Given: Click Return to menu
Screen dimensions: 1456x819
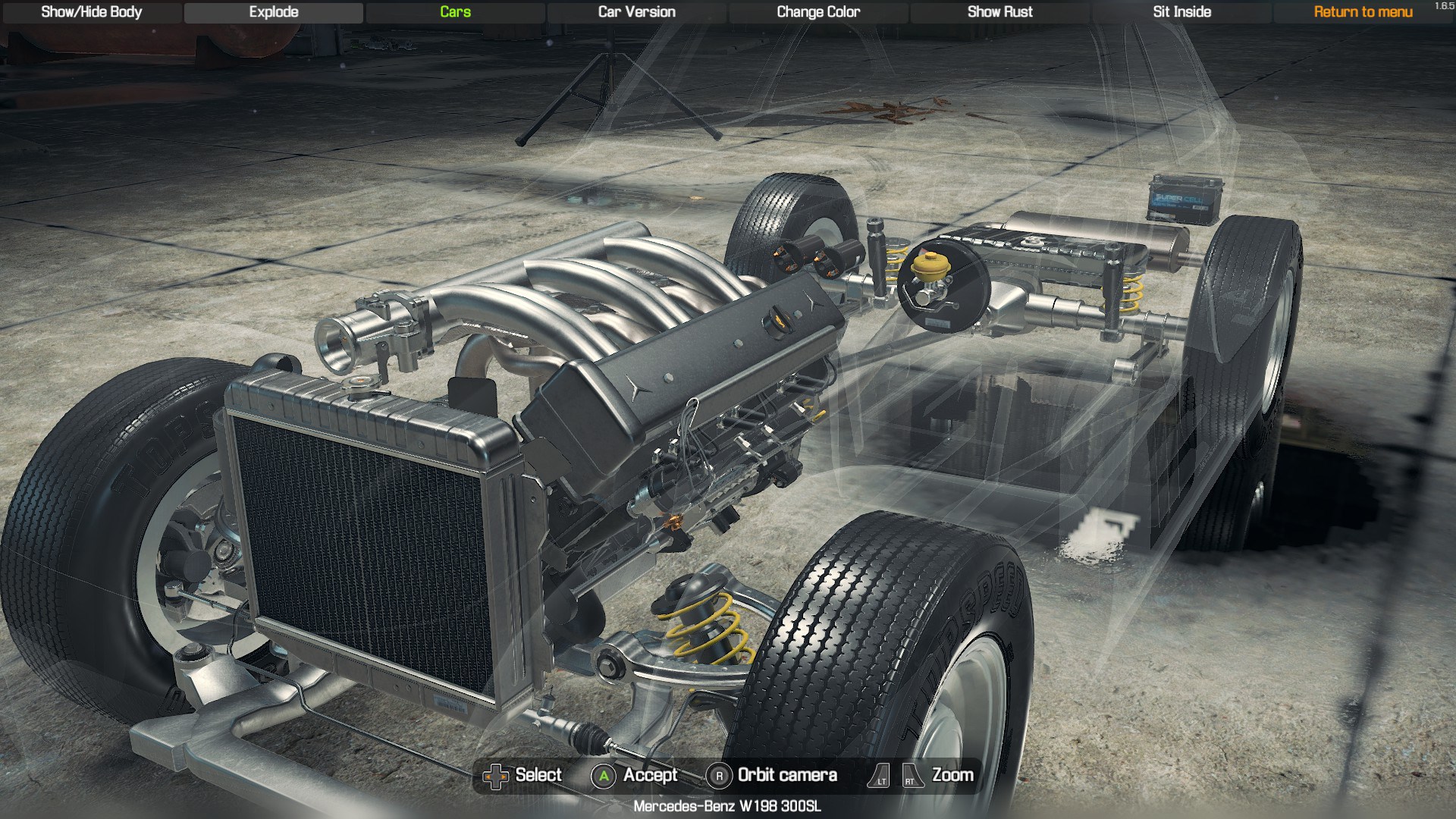Looking at the screenshot, I should click(1363, 12).
